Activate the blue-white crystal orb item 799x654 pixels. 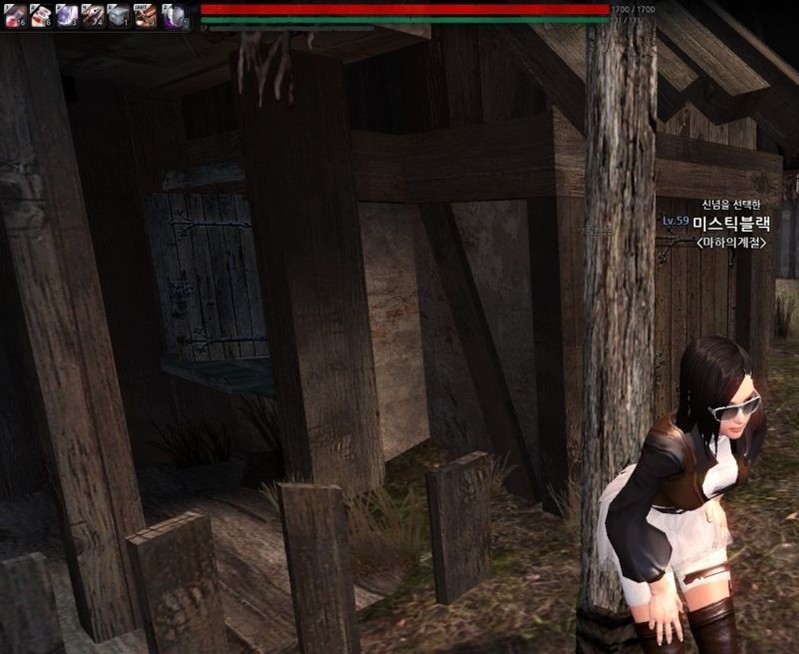click(67, 15)
